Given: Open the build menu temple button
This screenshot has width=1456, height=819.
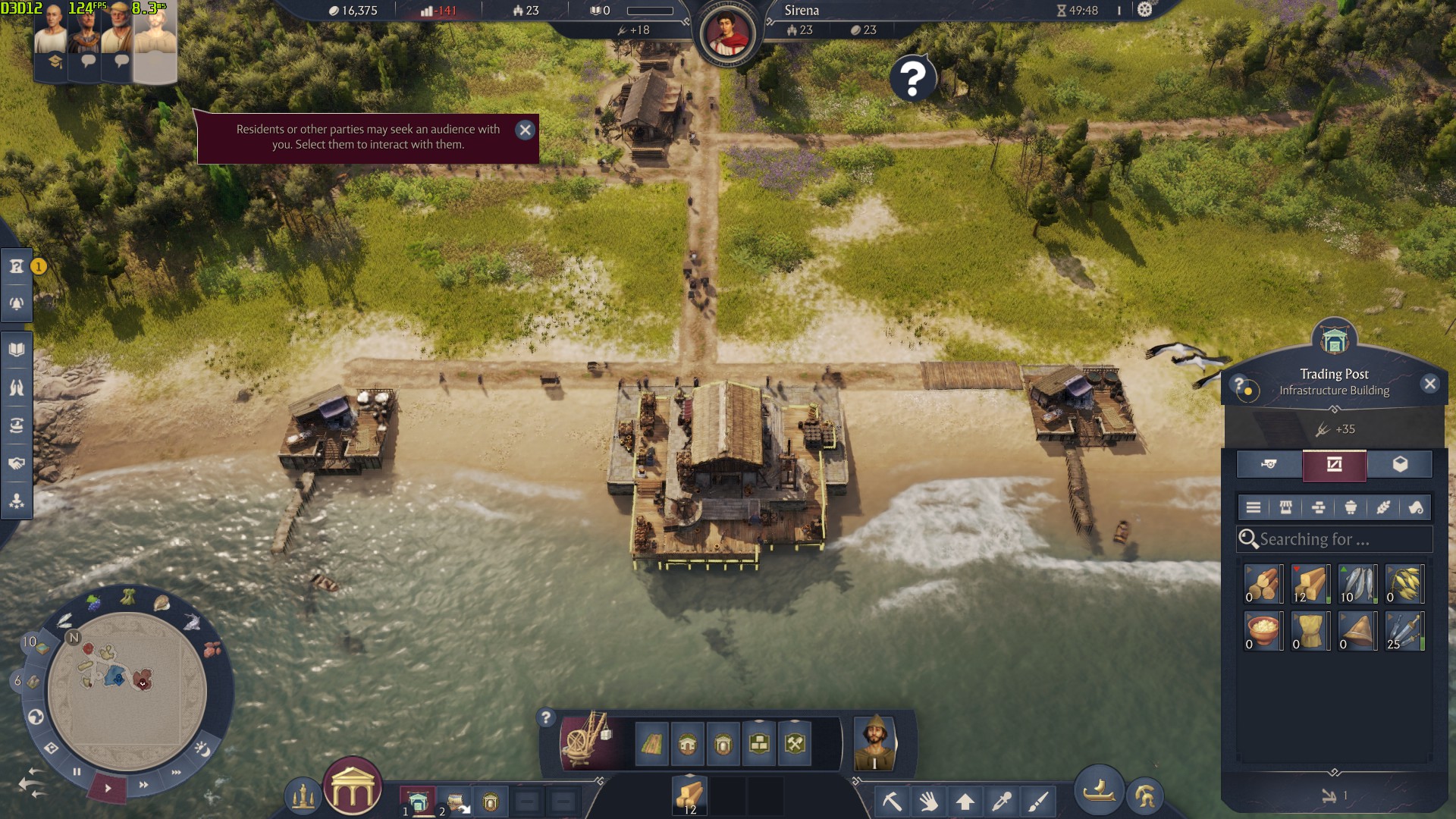Looking at the screenshot, I should click(353, 786).
